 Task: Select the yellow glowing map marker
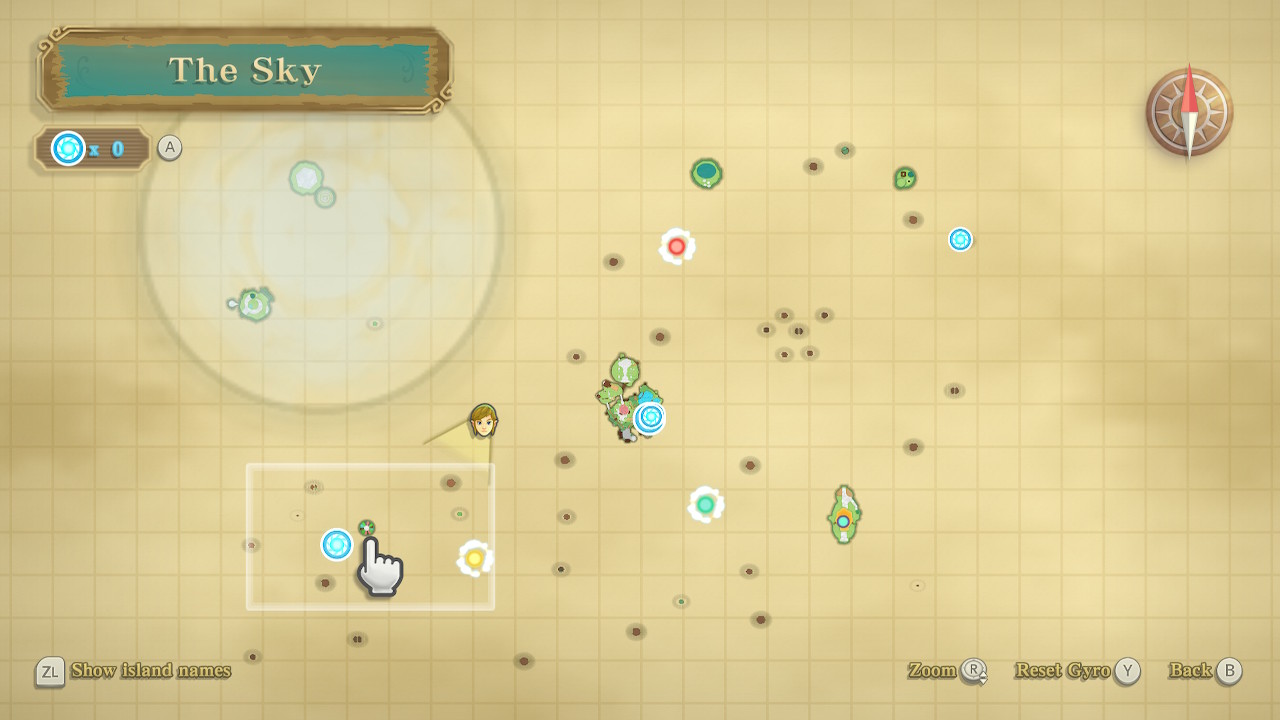[x=475, y=558]
